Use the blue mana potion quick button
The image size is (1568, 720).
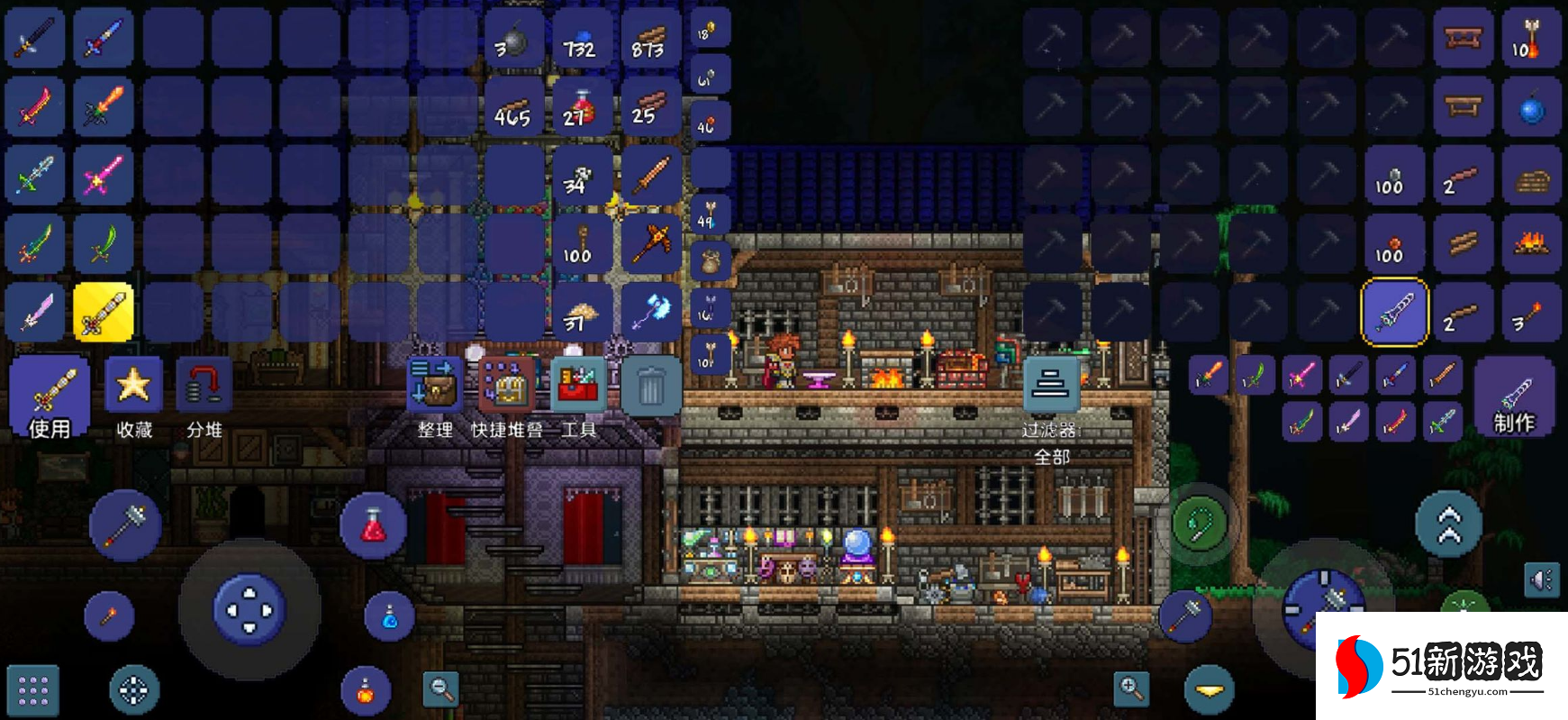(389, 616)
